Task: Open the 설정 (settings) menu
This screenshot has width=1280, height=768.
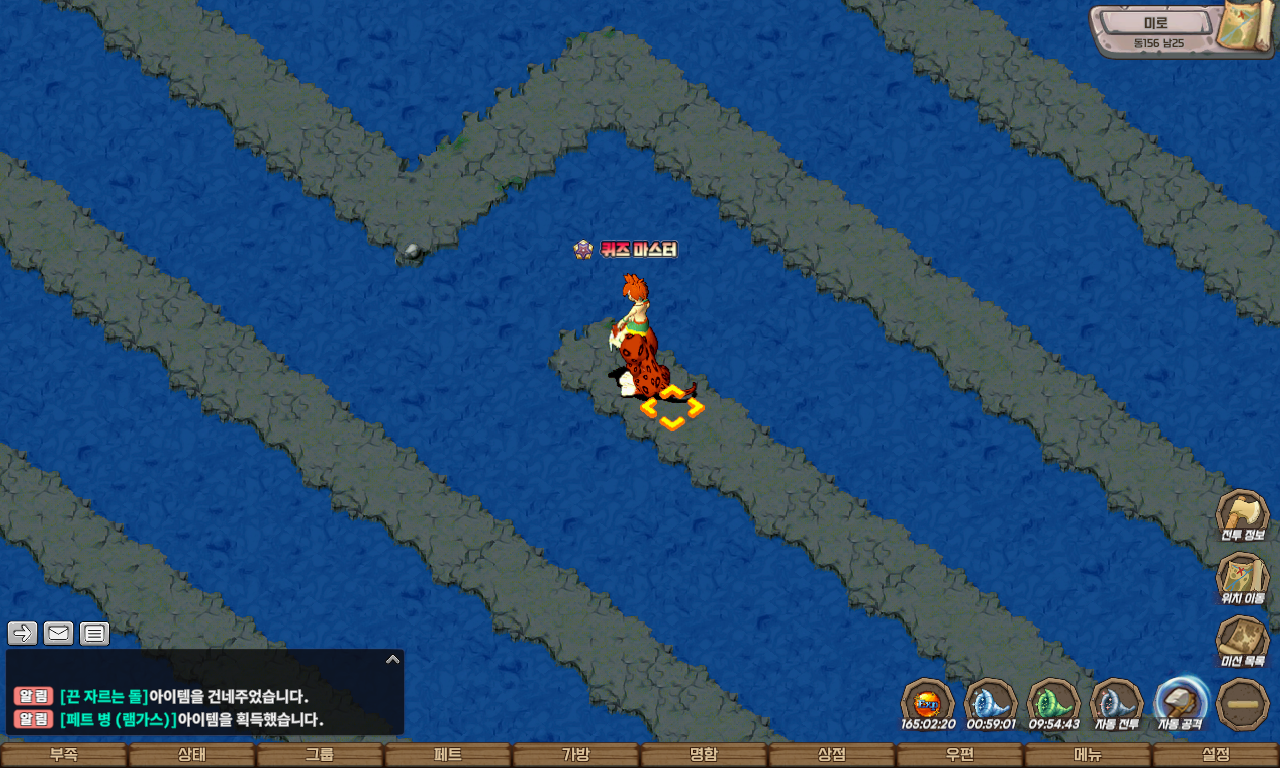Action: pyautogui.click(x=1216, y=755)
